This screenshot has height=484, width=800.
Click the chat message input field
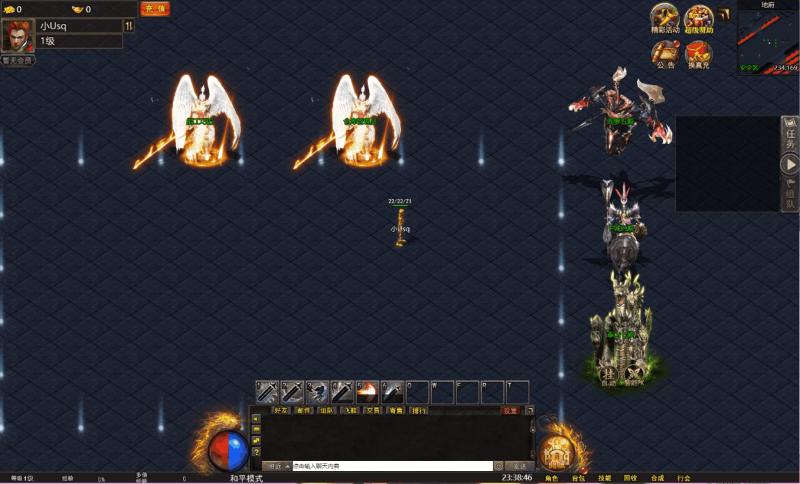coord(390,466)
